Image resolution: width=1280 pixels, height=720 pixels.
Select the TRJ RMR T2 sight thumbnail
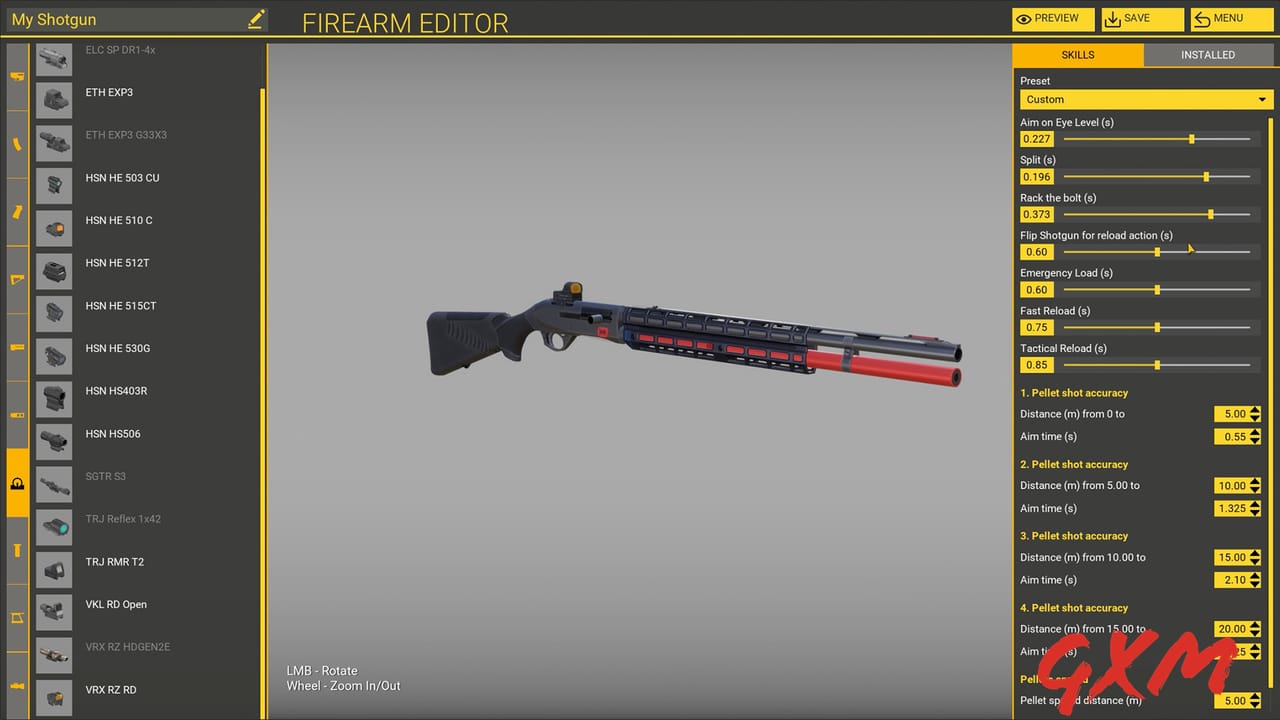coord(53,569)
